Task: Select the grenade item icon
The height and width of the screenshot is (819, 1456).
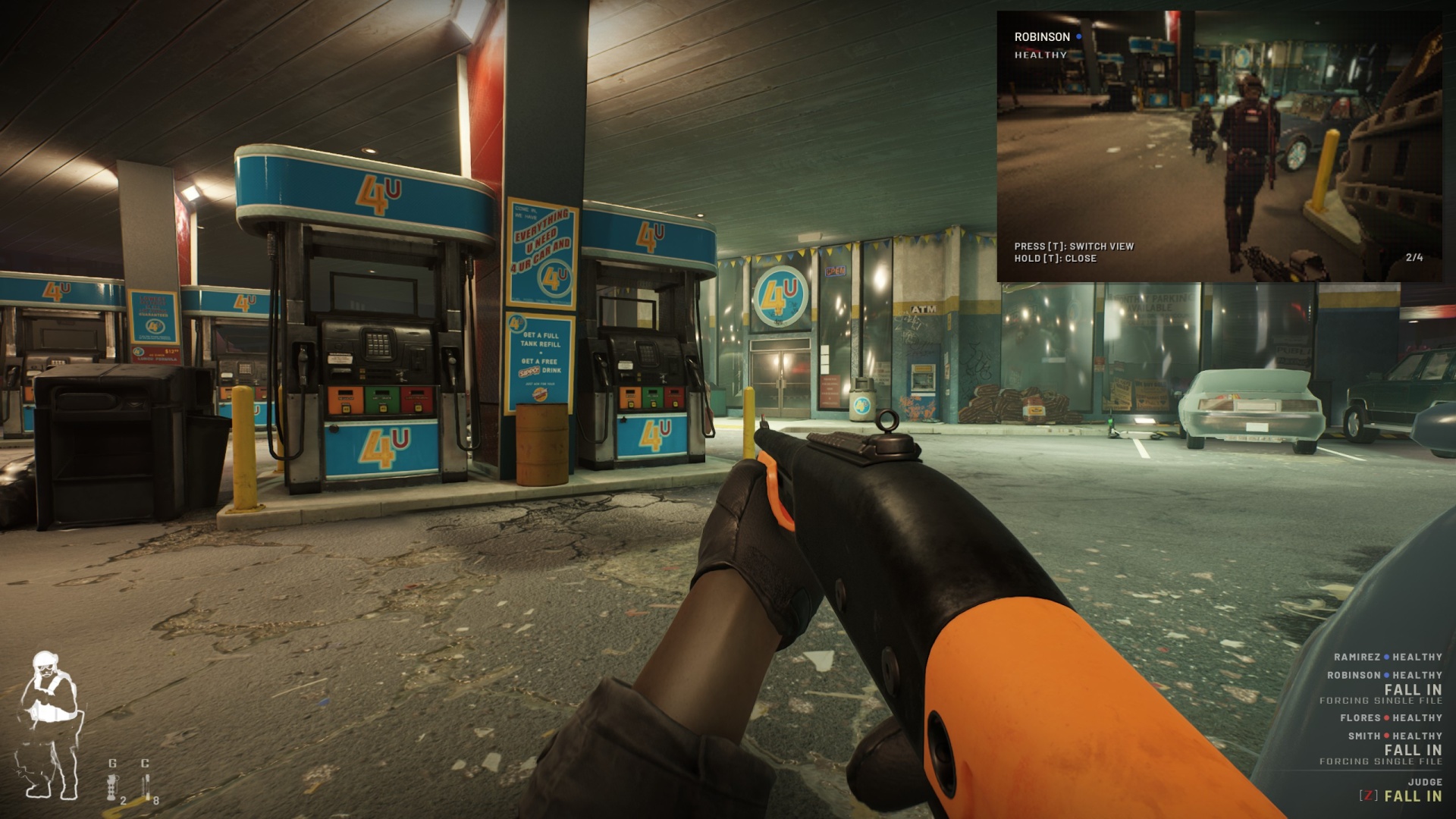Action: pos(112,787)
